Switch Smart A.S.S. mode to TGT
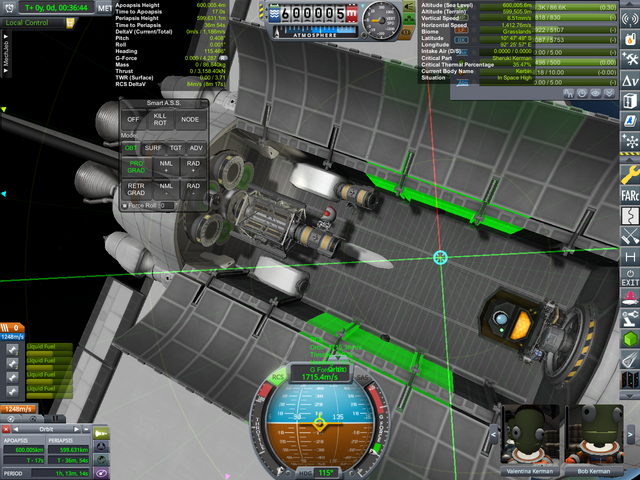This screenshot has height=480, width=640. click(x=176, y=148)
